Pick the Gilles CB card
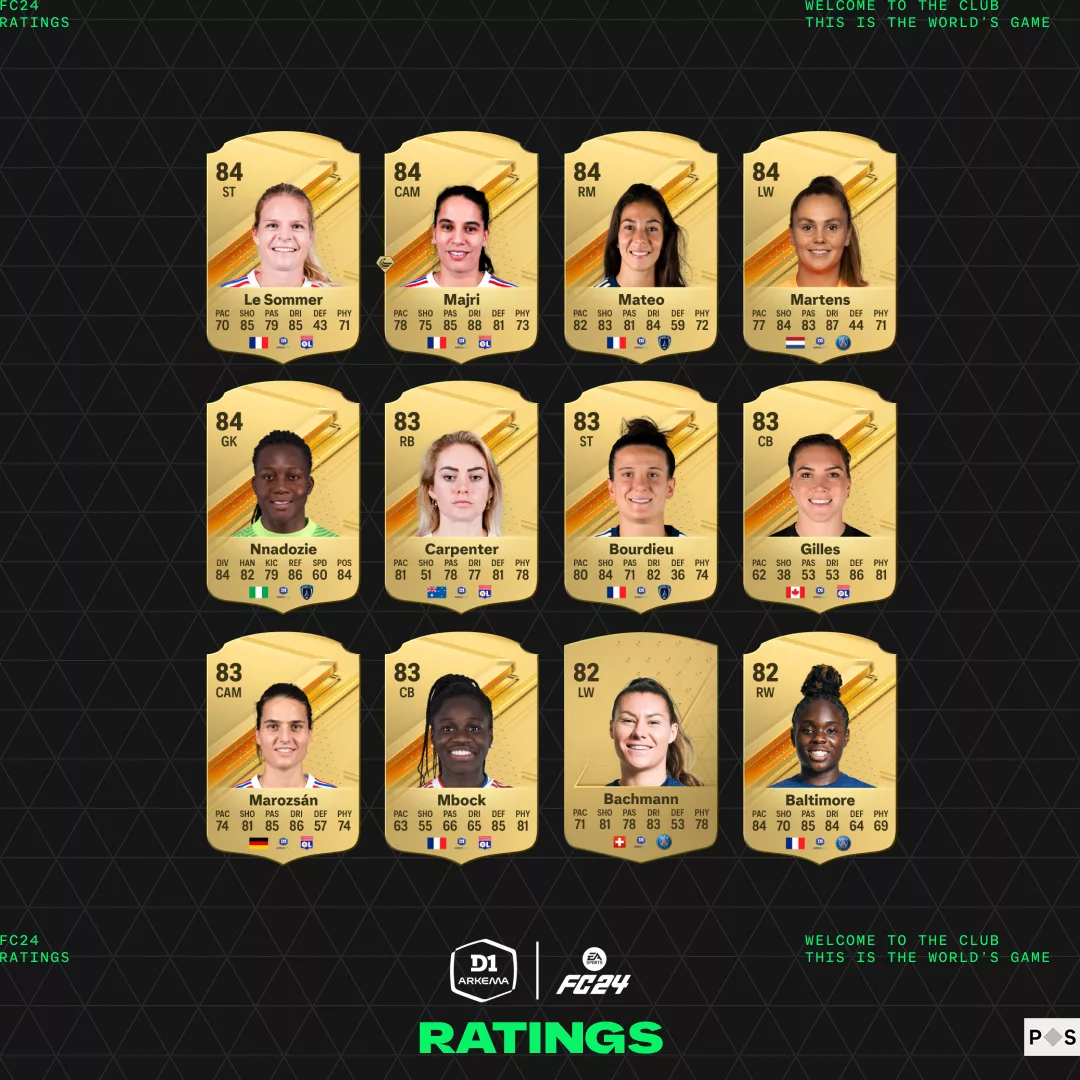This screenshot has width=1080, height=1080. coord(820,495)
